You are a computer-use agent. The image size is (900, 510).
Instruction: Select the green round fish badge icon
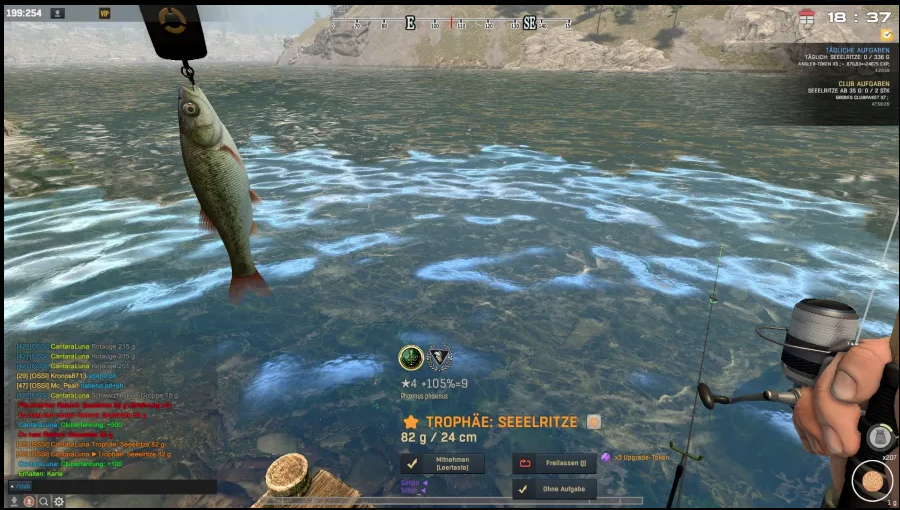click(x=411, y=357)
